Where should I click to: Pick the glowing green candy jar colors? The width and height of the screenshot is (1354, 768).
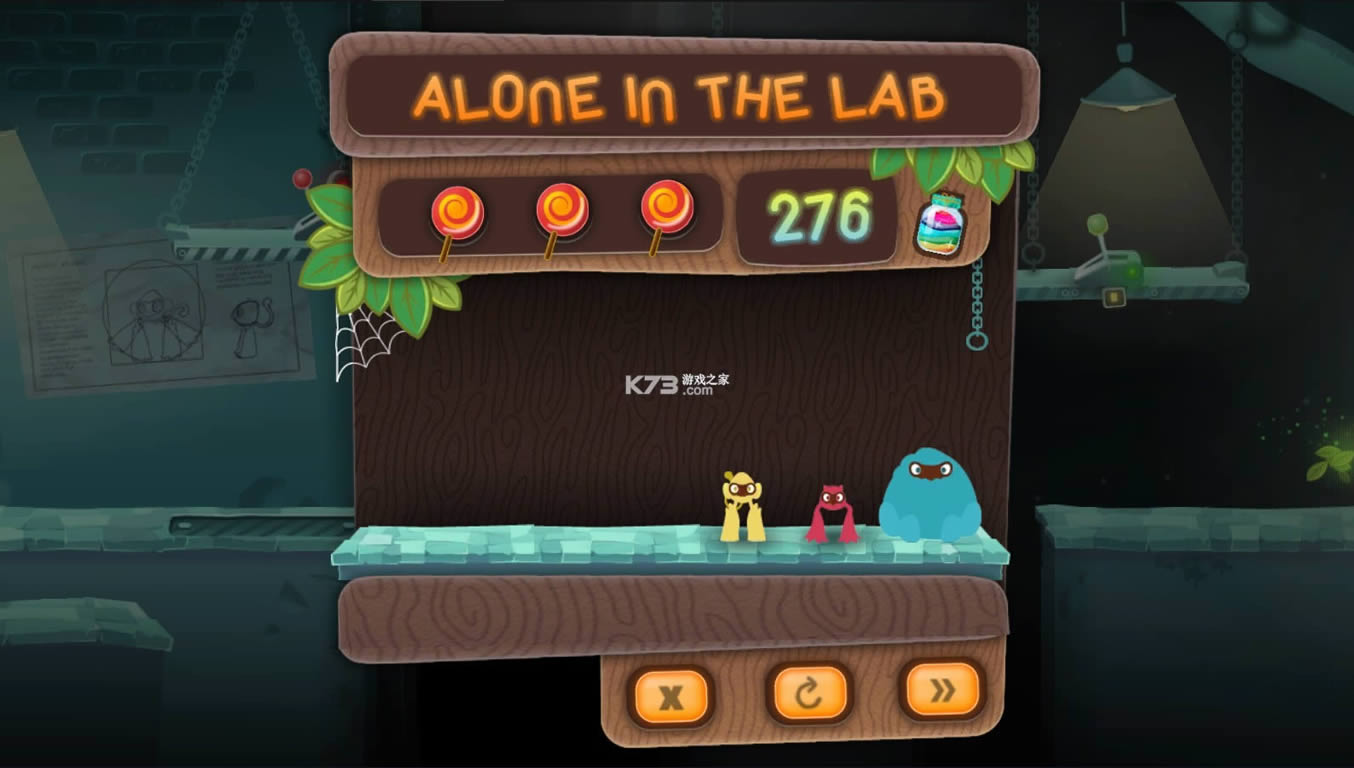[x=941, y=228]
